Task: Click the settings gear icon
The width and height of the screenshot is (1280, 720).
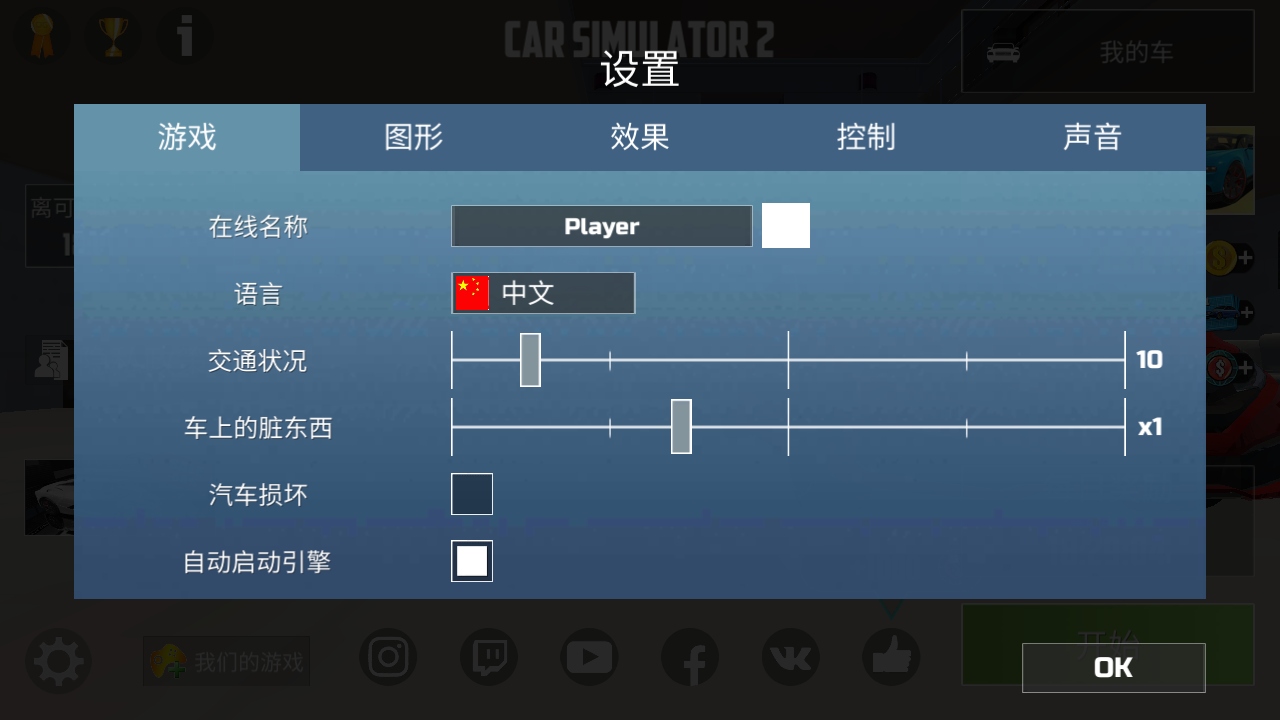Action: click(x=58, y=660)
